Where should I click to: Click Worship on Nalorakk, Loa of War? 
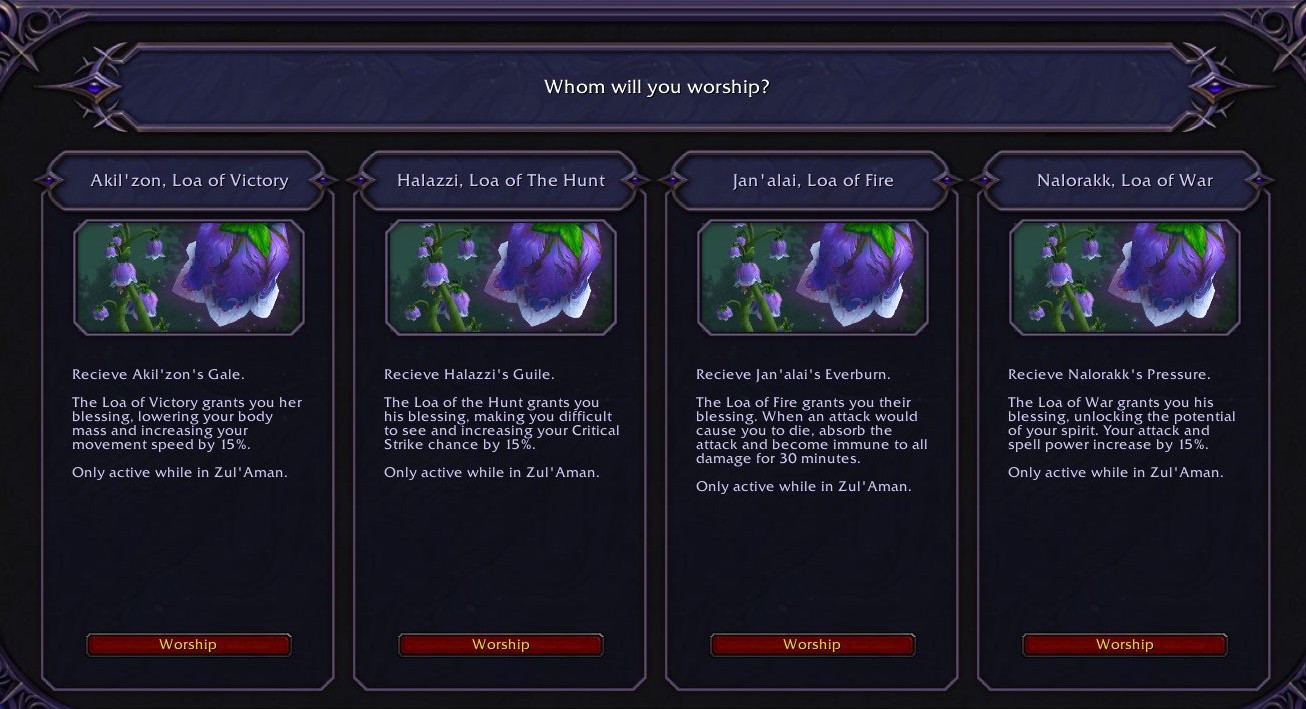click(1124, 645)
